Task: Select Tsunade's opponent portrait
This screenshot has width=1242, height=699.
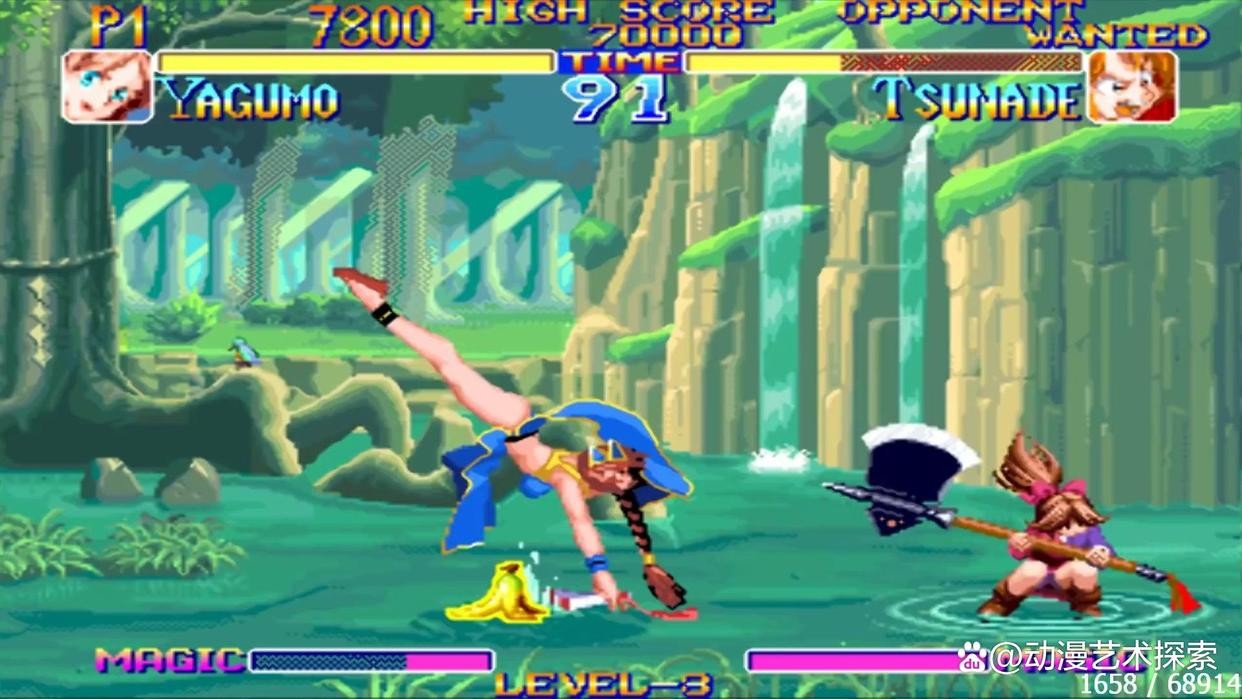Action: [1132, 86]
